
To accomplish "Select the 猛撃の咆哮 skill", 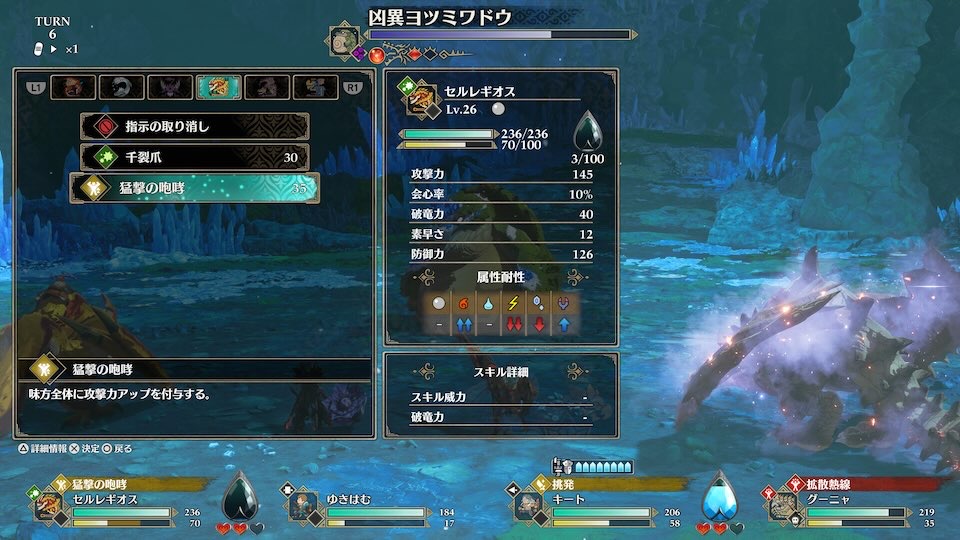I will (x=194, y=187).
